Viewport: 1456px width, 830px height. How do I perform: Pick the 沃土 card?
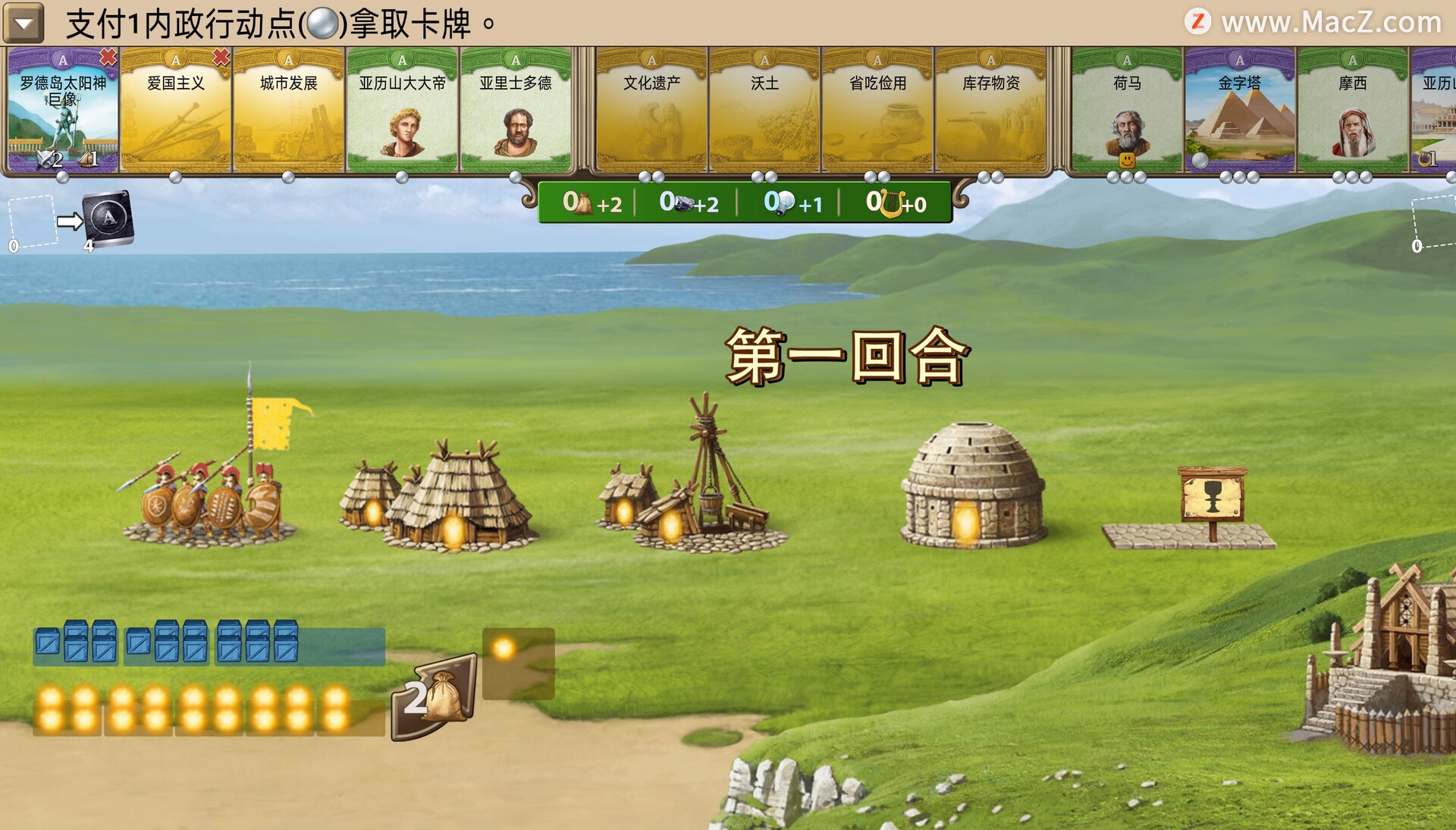tap(764, 111)
